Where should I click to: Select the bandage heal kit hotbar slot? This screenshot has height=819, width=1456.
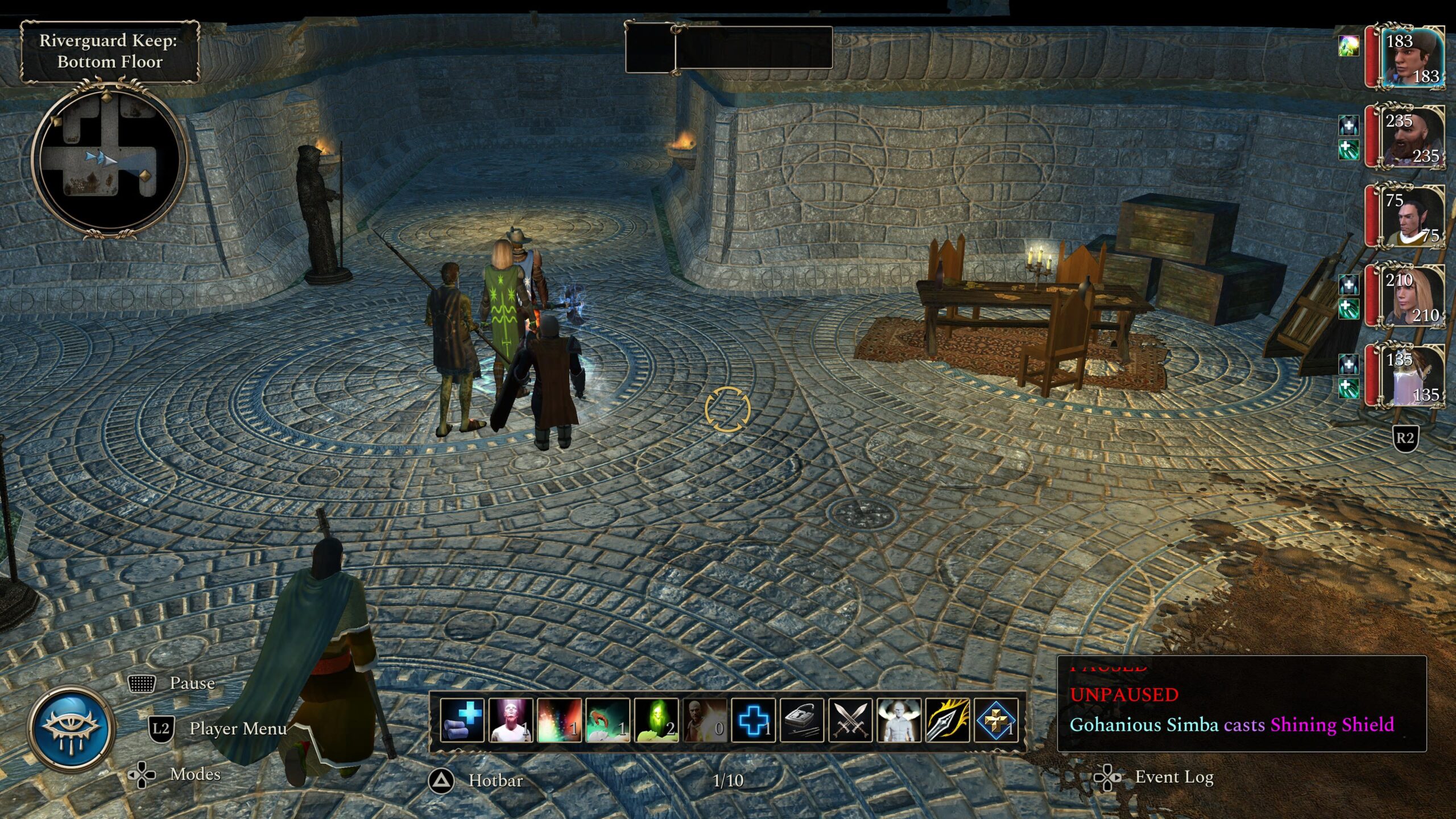(x=462, y=721)
